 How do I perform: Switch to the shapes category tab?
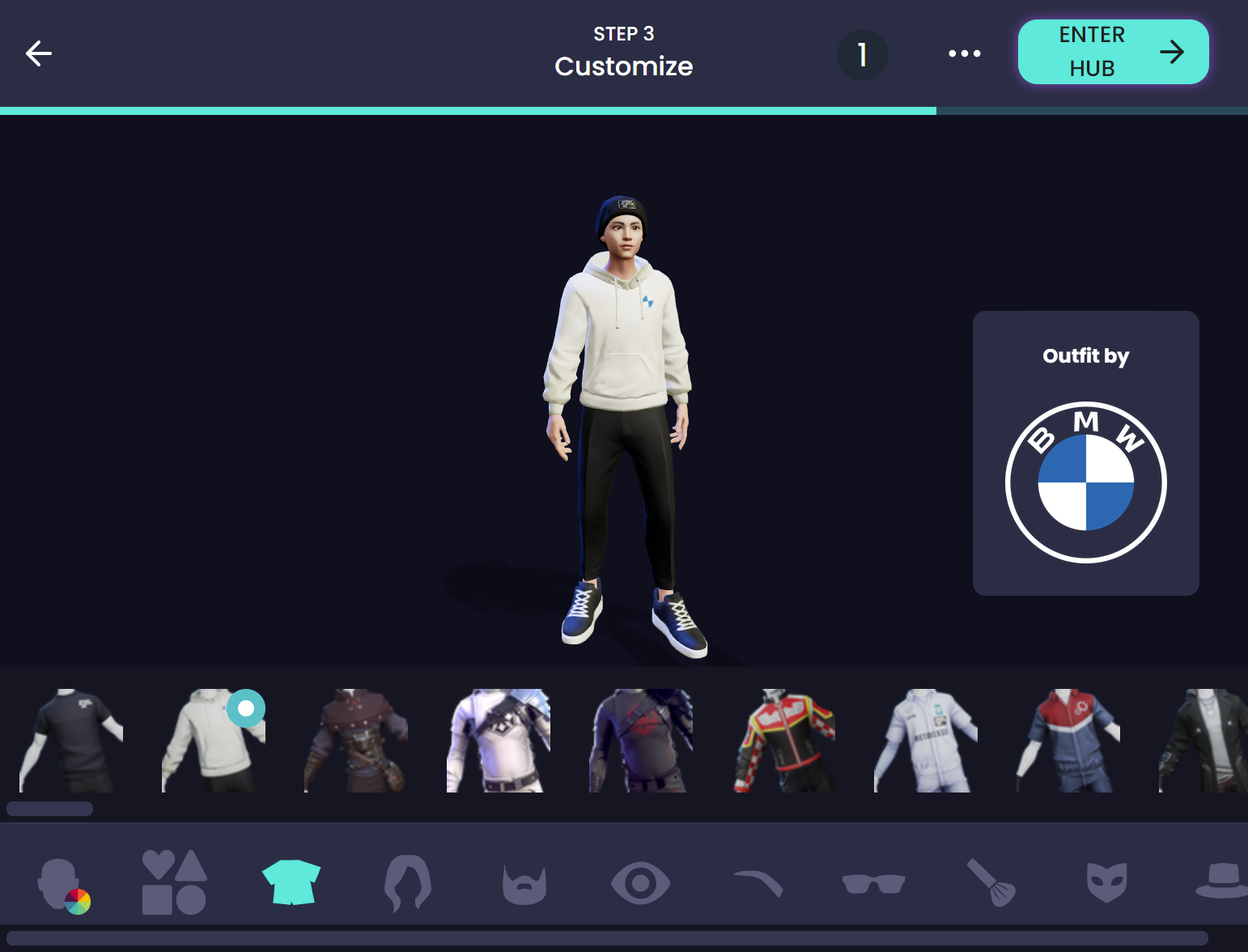tap(174, 882)
